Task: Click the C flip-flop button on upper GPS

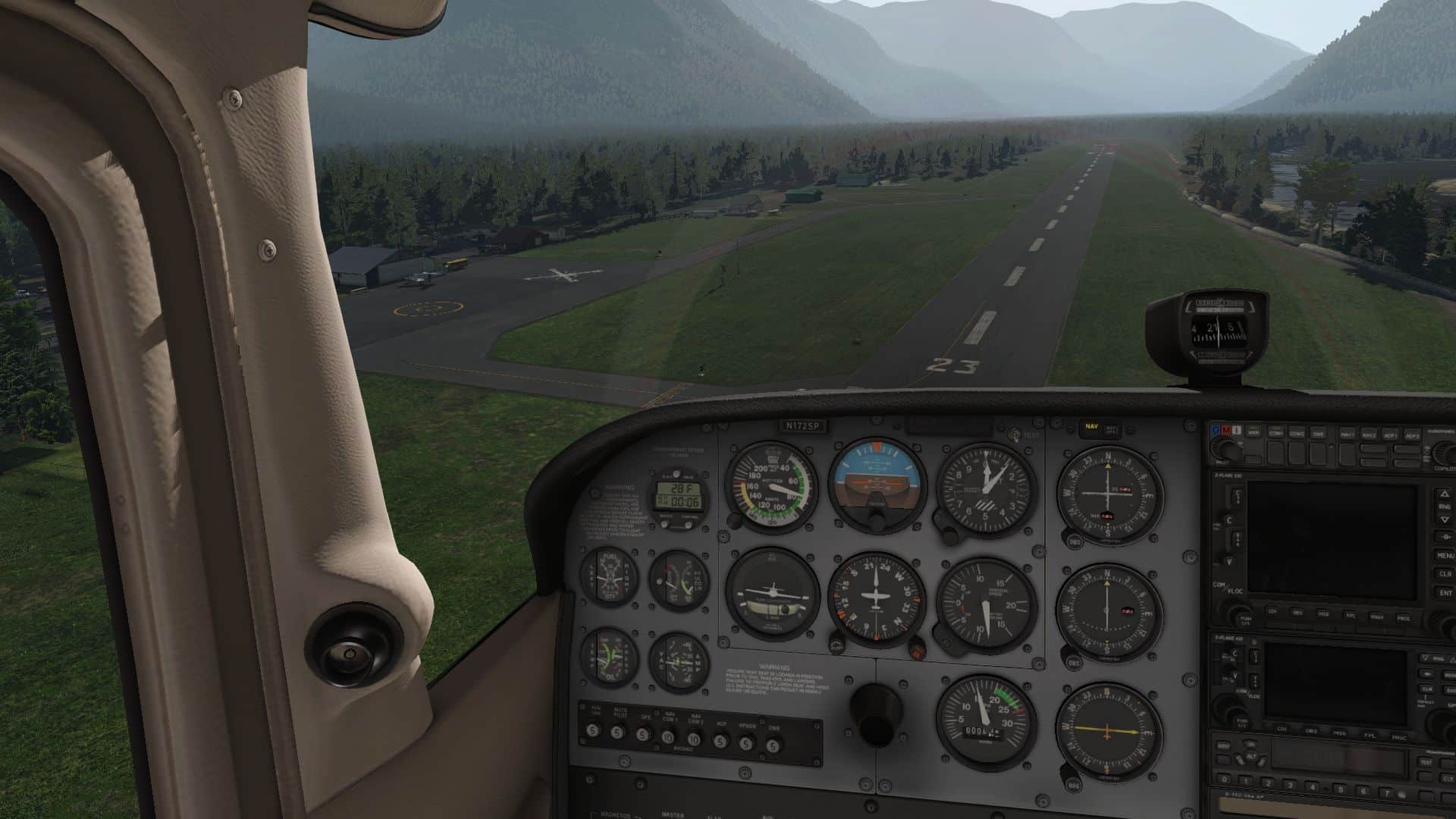Action: (1229, 520)
